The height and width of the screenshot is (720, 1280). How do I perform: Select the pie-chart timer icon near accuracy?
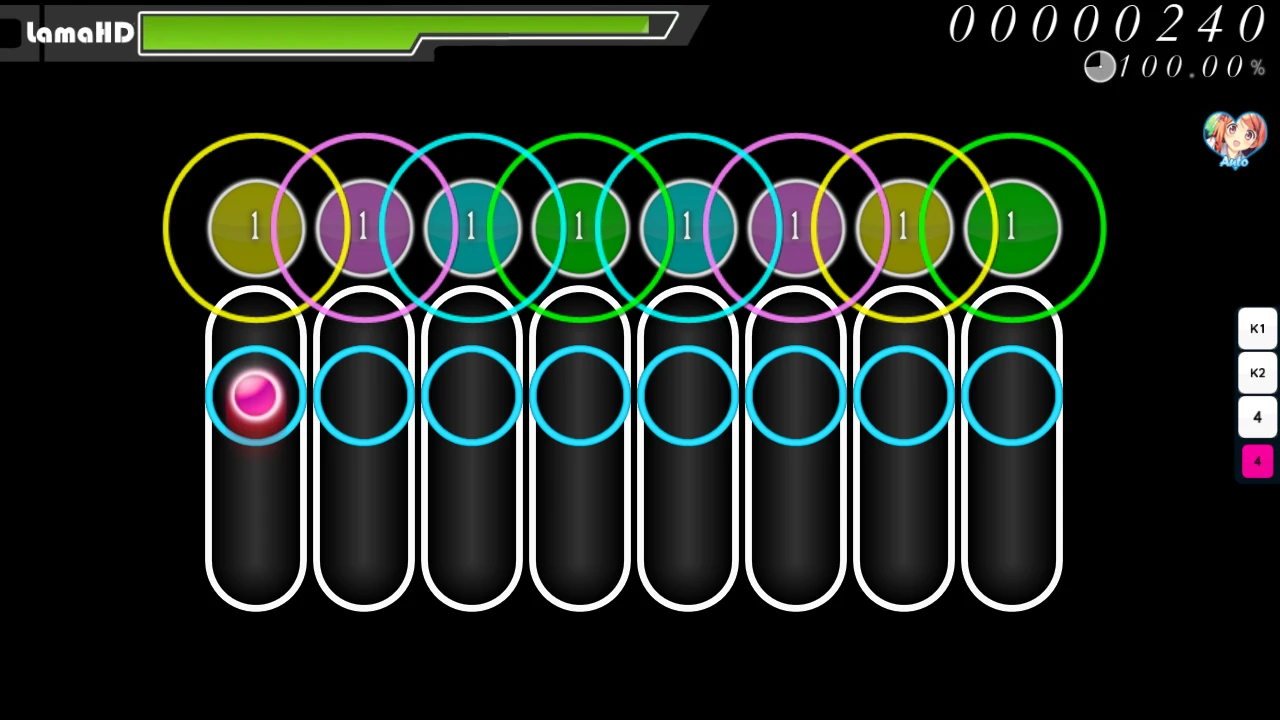[x=1098, y=66]
